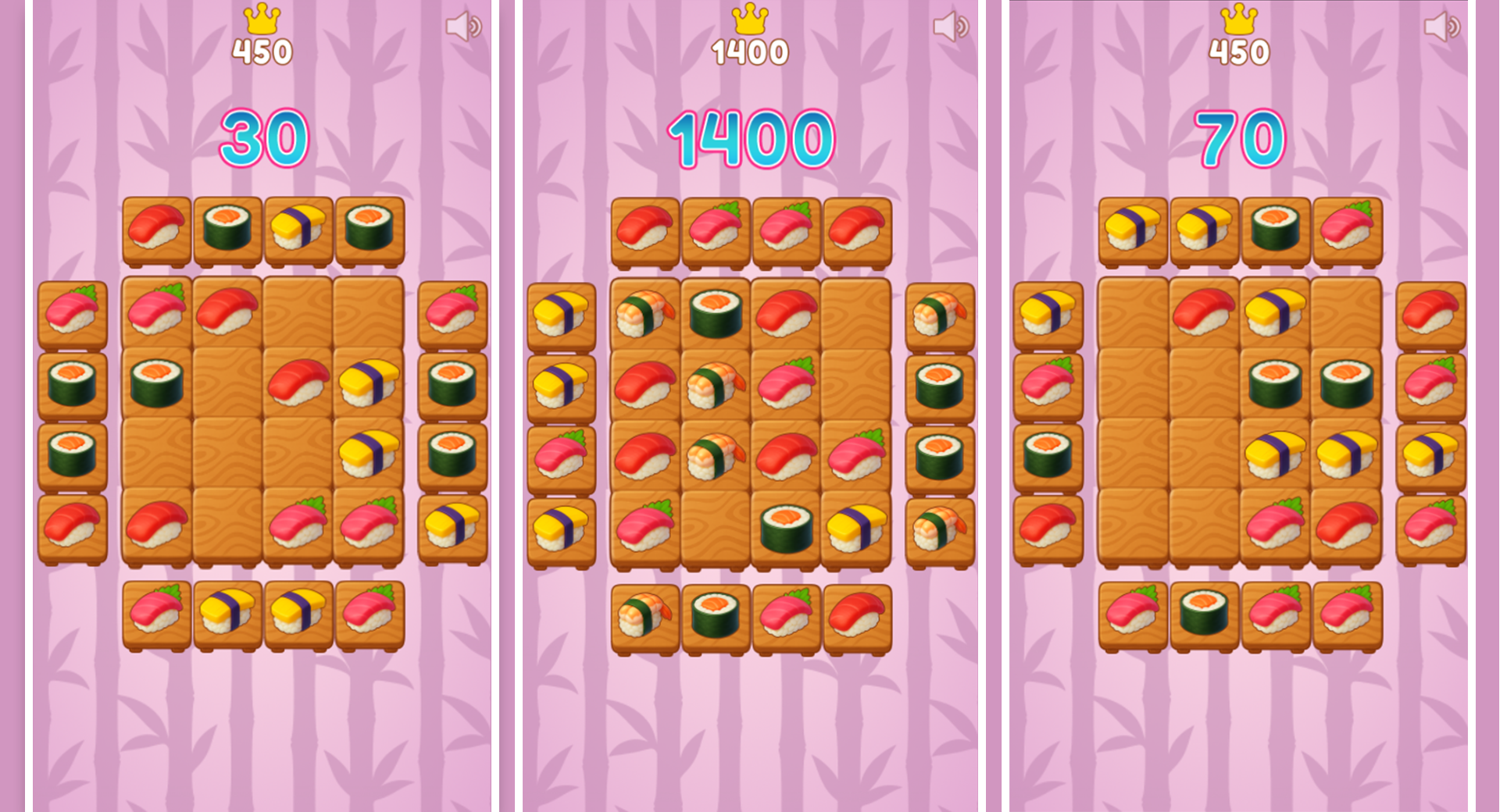This screenshot has height=812, width=1500.
Task: Click the salmon roll tile in the right board's top row
Action: point(1276,226)
